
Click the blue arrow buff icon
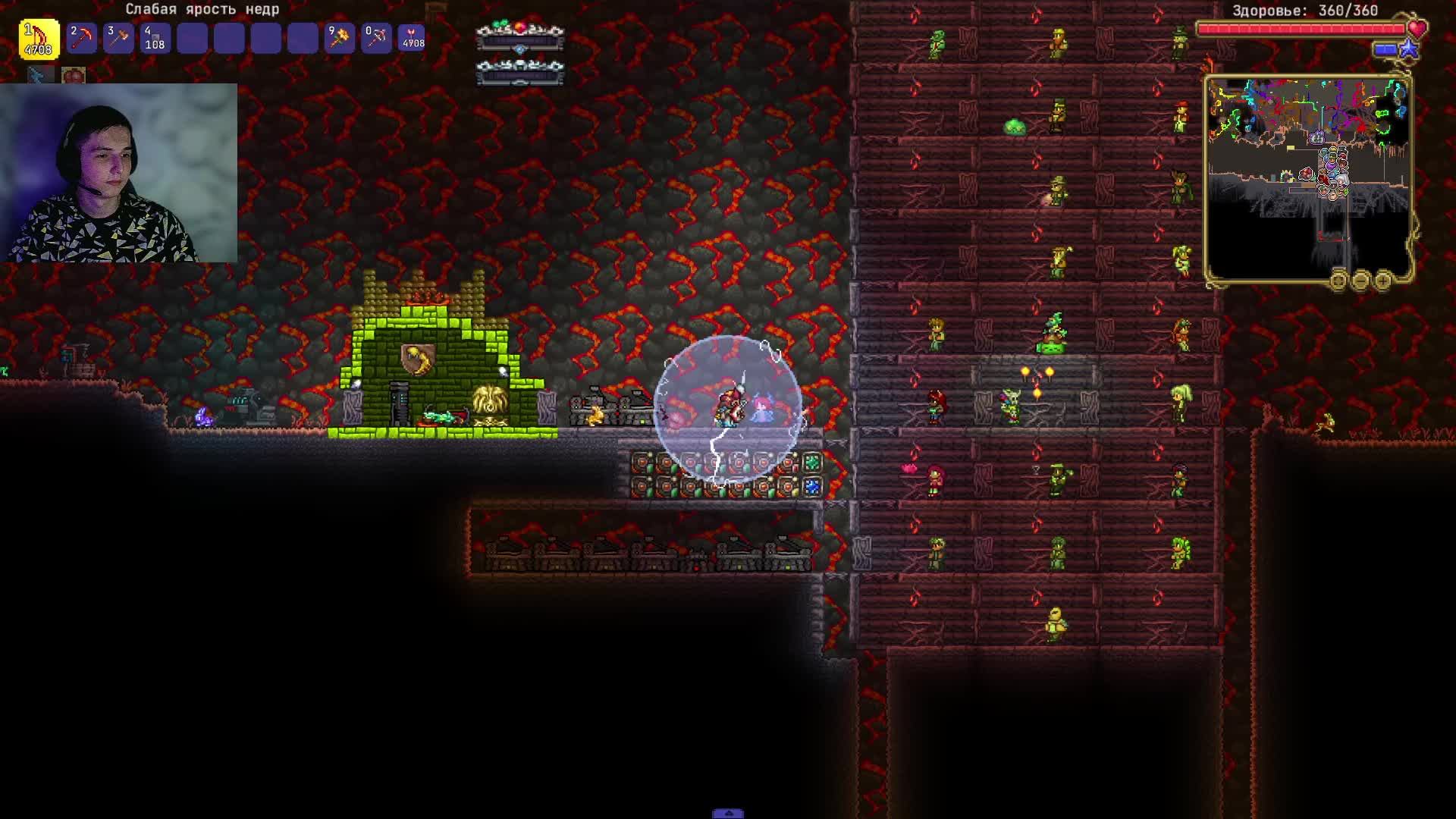(41, 75)
